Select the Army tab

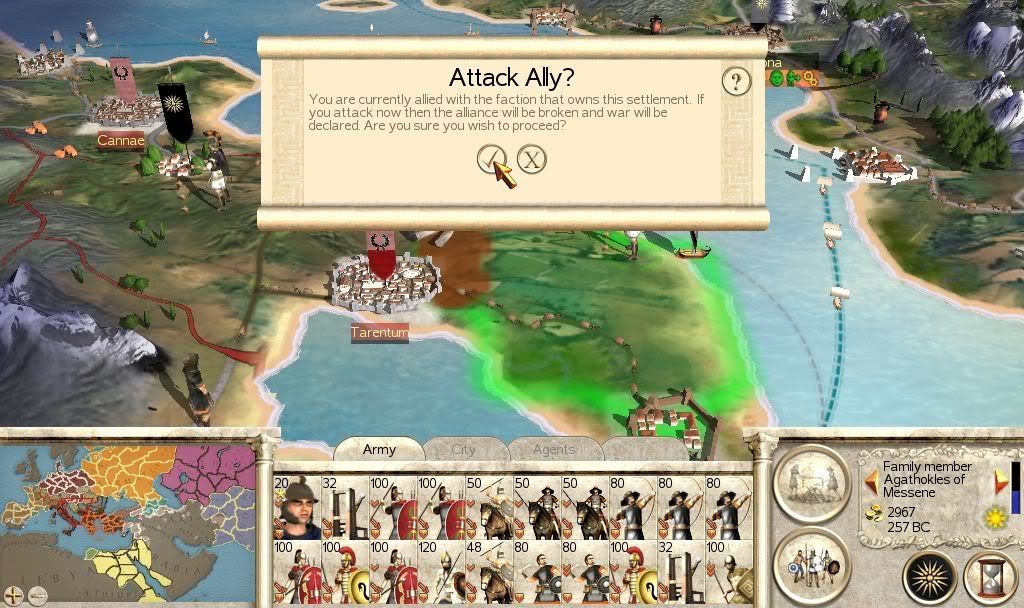click(x=379, y=450)
